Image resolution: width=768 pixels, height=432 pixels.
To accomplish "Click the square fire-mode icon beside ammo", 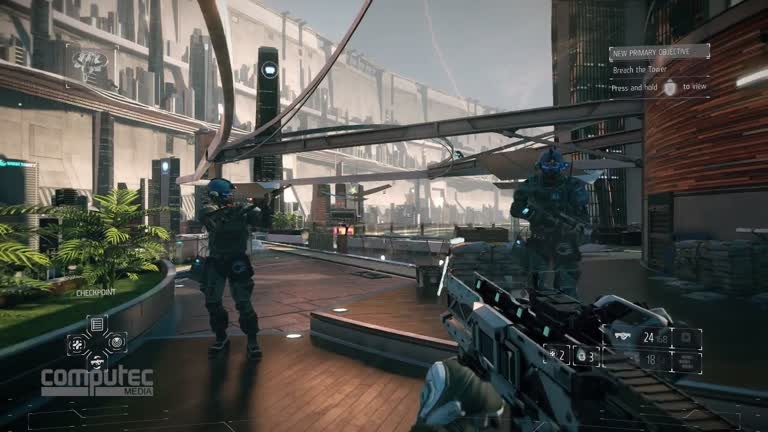I will coord(687,339).
